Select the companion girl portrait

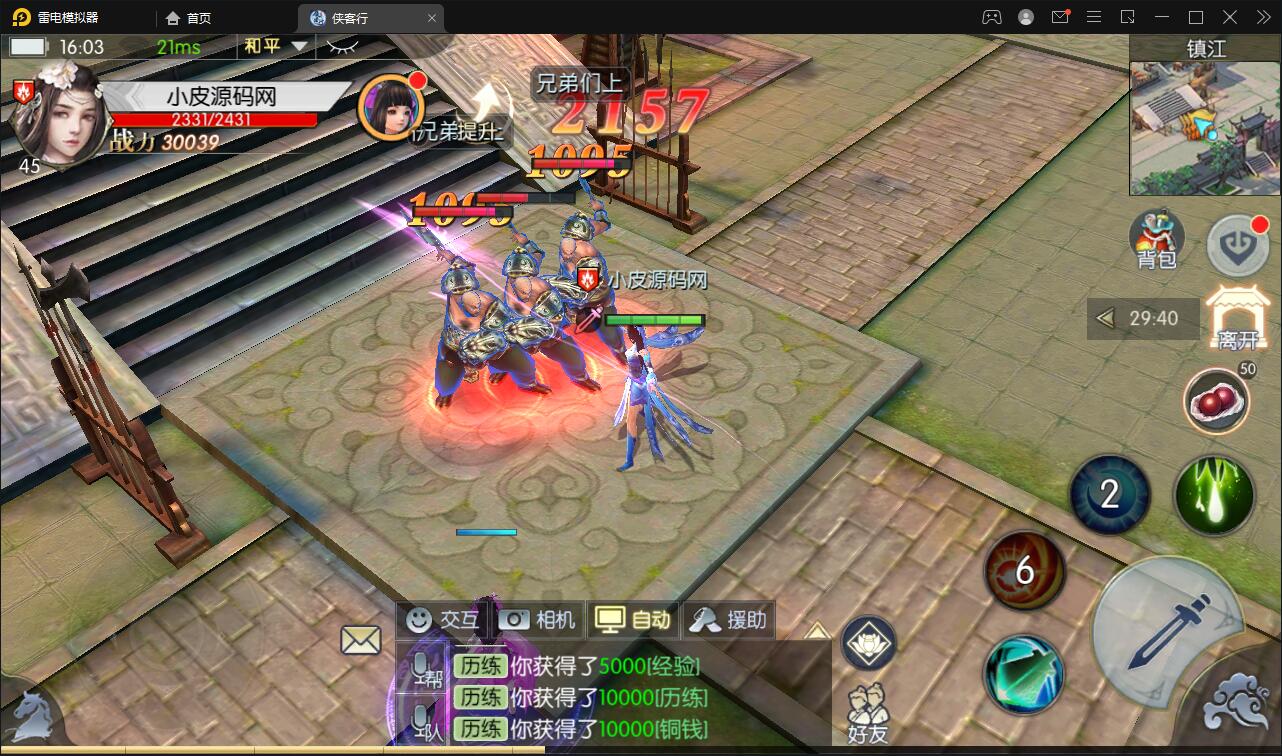tap(390, 106)
